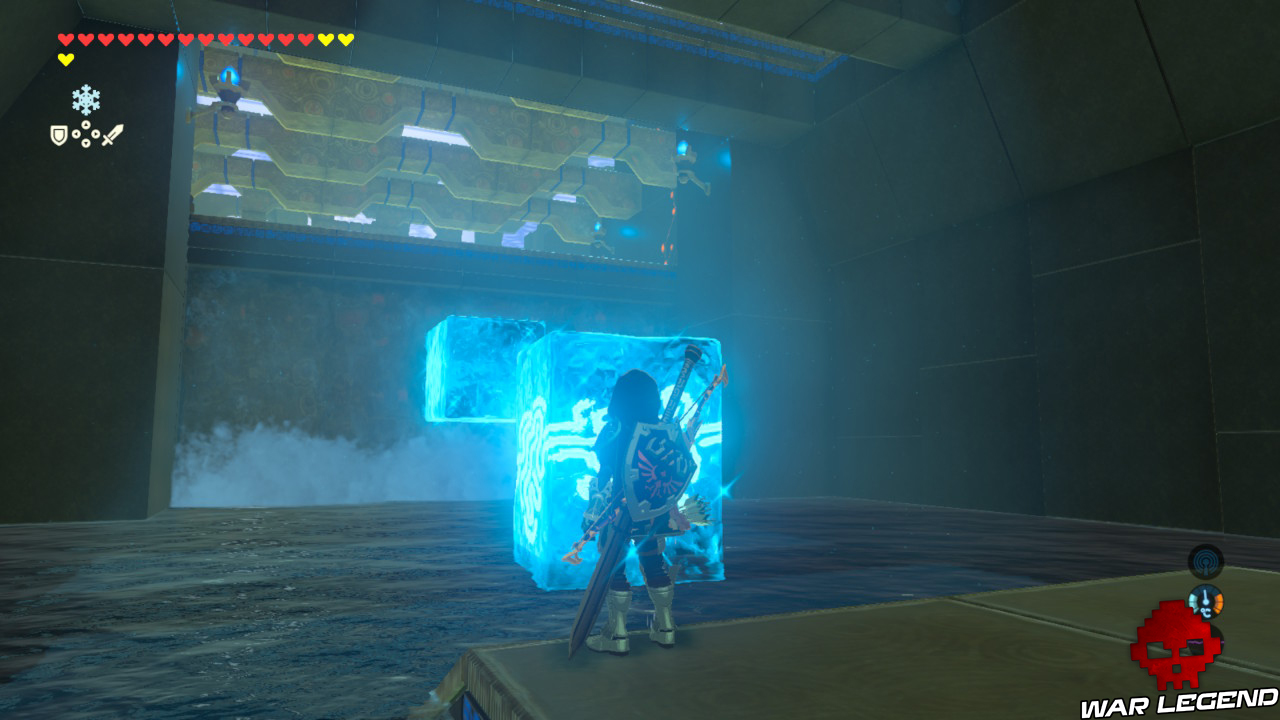Click Link's Hylian shield emblem
This screenshot has height=720, width=1280.
click(x=660, y=470)
